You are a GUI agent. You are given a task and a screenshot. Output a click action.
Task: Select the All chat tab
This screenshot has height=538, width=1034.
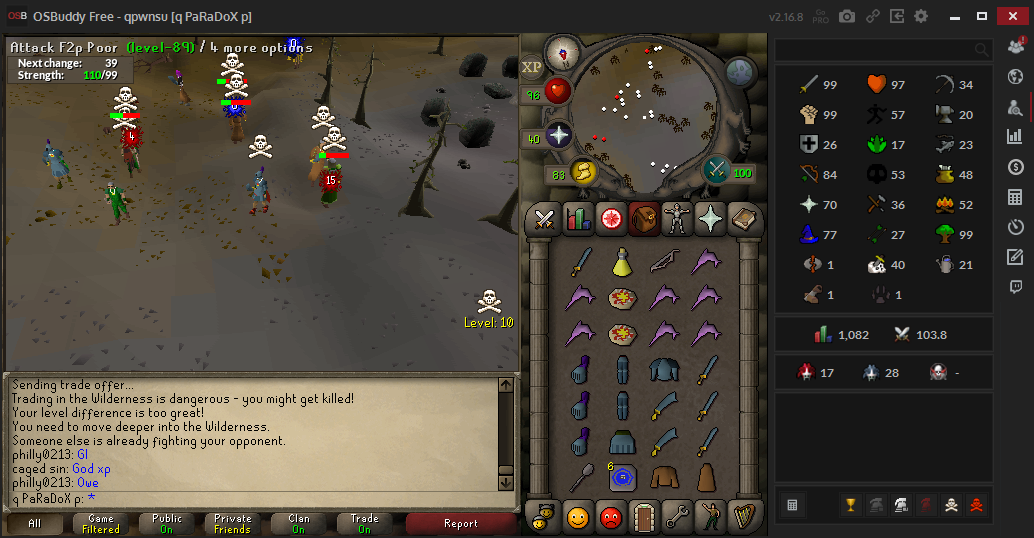(x=35, y=523)
